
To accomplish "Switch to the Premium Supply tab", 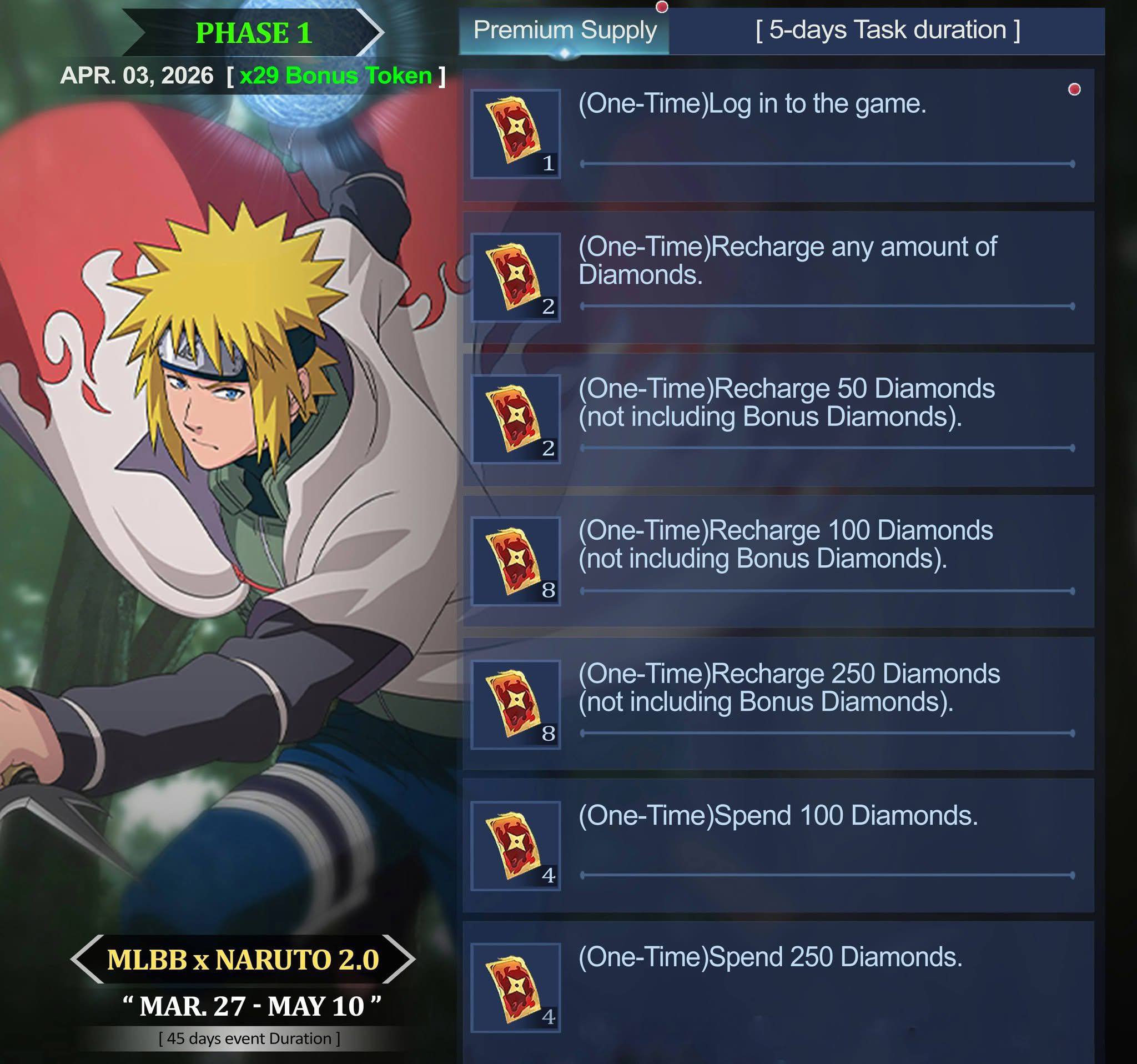I will click(564, 31).
